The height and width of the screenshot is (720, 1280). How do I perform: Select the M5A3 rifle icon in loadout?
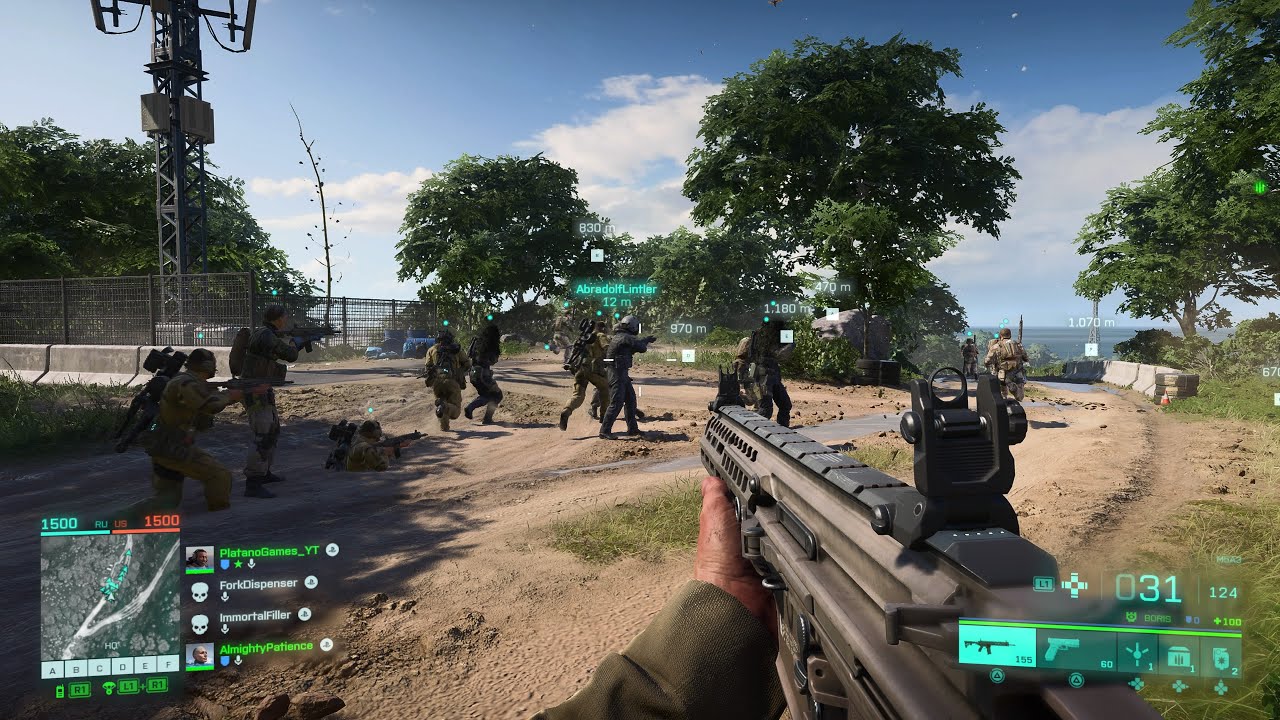click(989, 646)
